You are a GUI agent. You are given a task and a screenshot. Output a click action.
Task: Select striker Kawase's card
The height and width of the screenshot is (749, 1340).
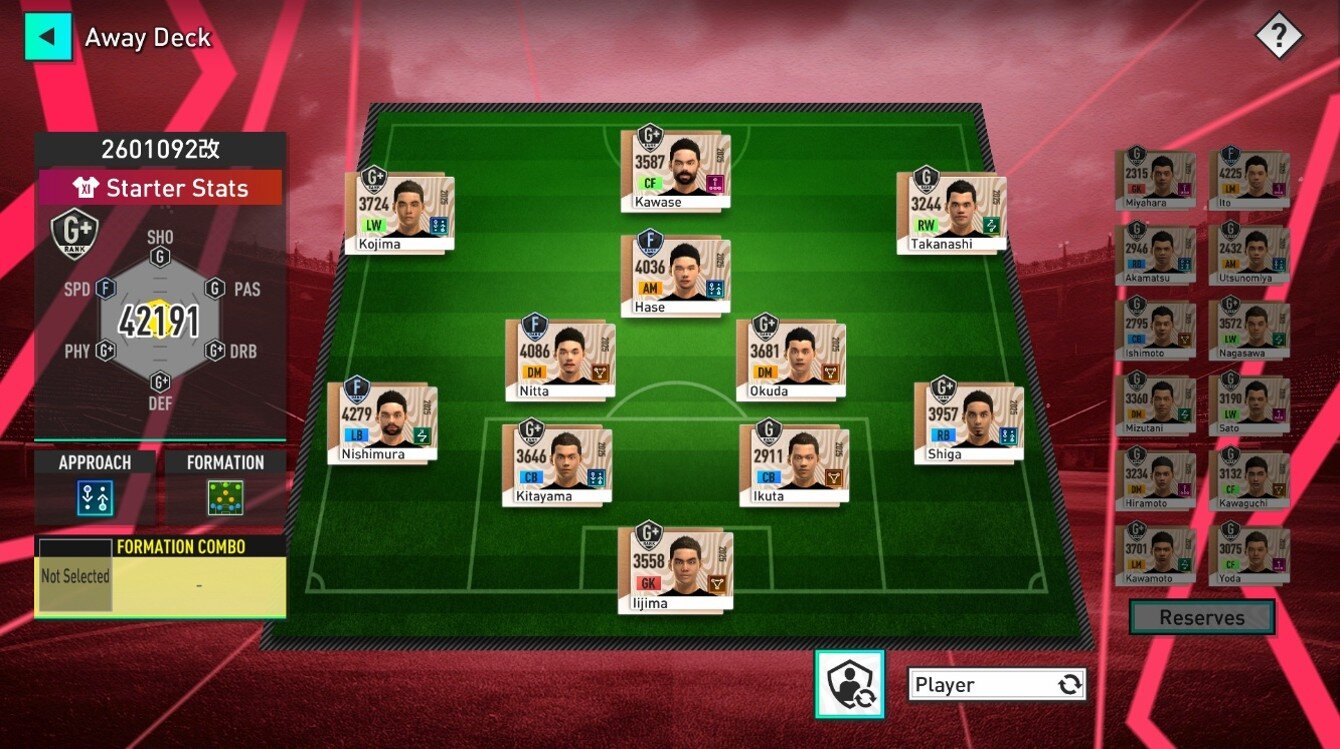[x=675, y=170]
